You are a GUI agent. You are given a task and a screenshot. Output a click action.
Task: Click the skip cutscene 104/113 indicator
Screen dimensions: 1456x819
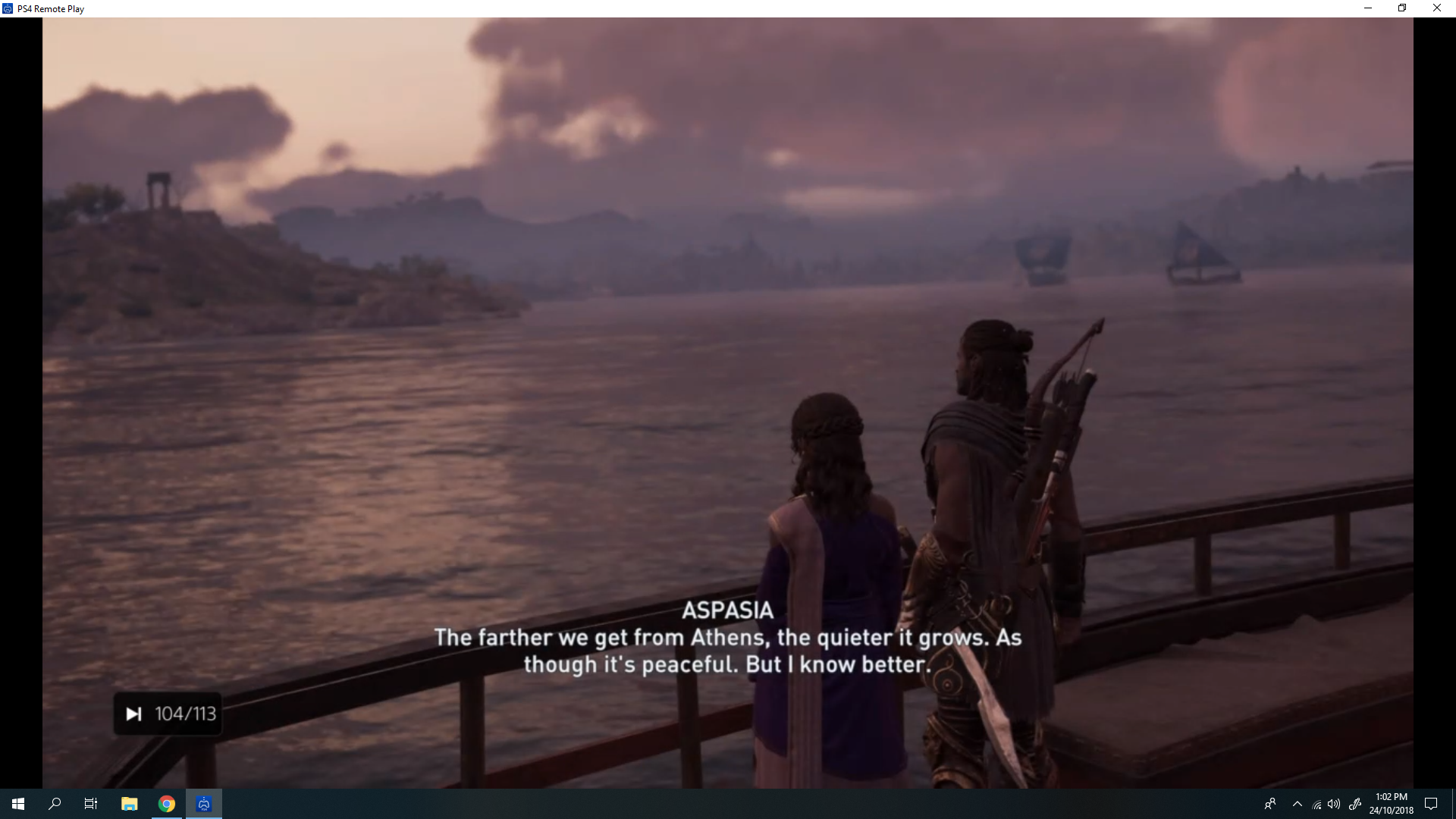[x=168, y=713]
